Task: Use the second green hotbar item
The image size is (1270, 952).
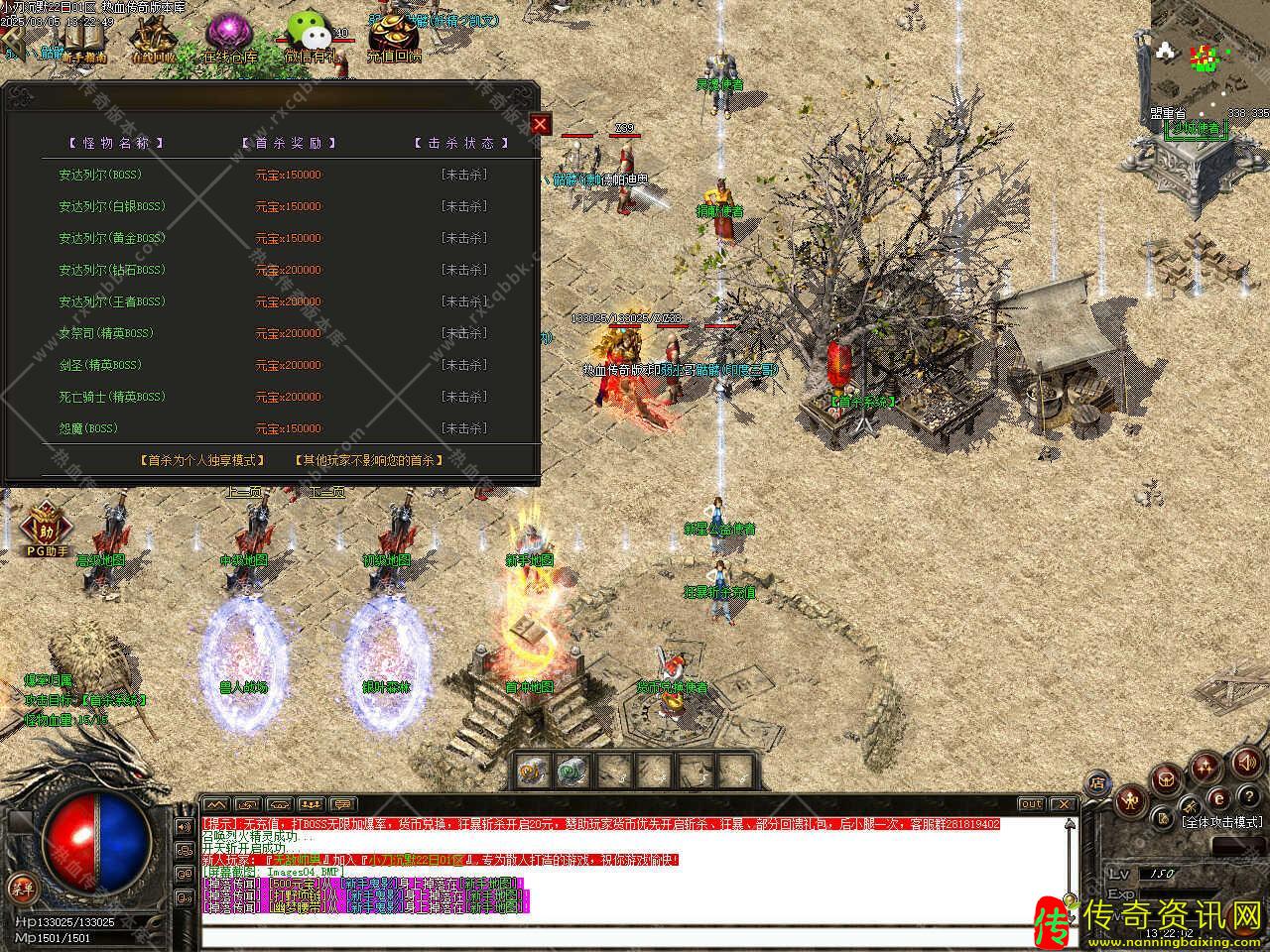Action: pos(572,770)
